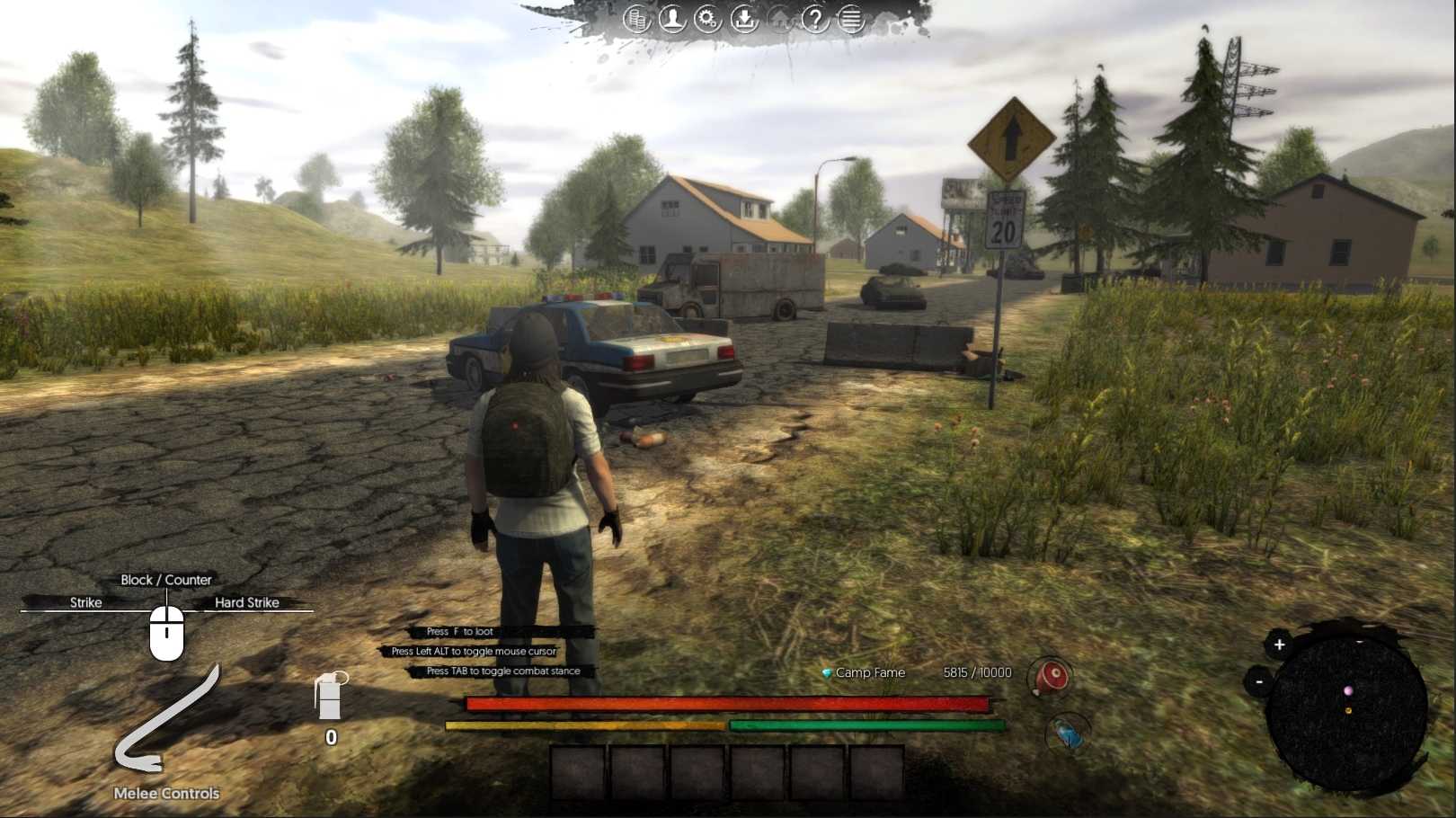This screenshot has width=1456, height=818.
Task: Select the grenade item icon
Action: [330, 697]
